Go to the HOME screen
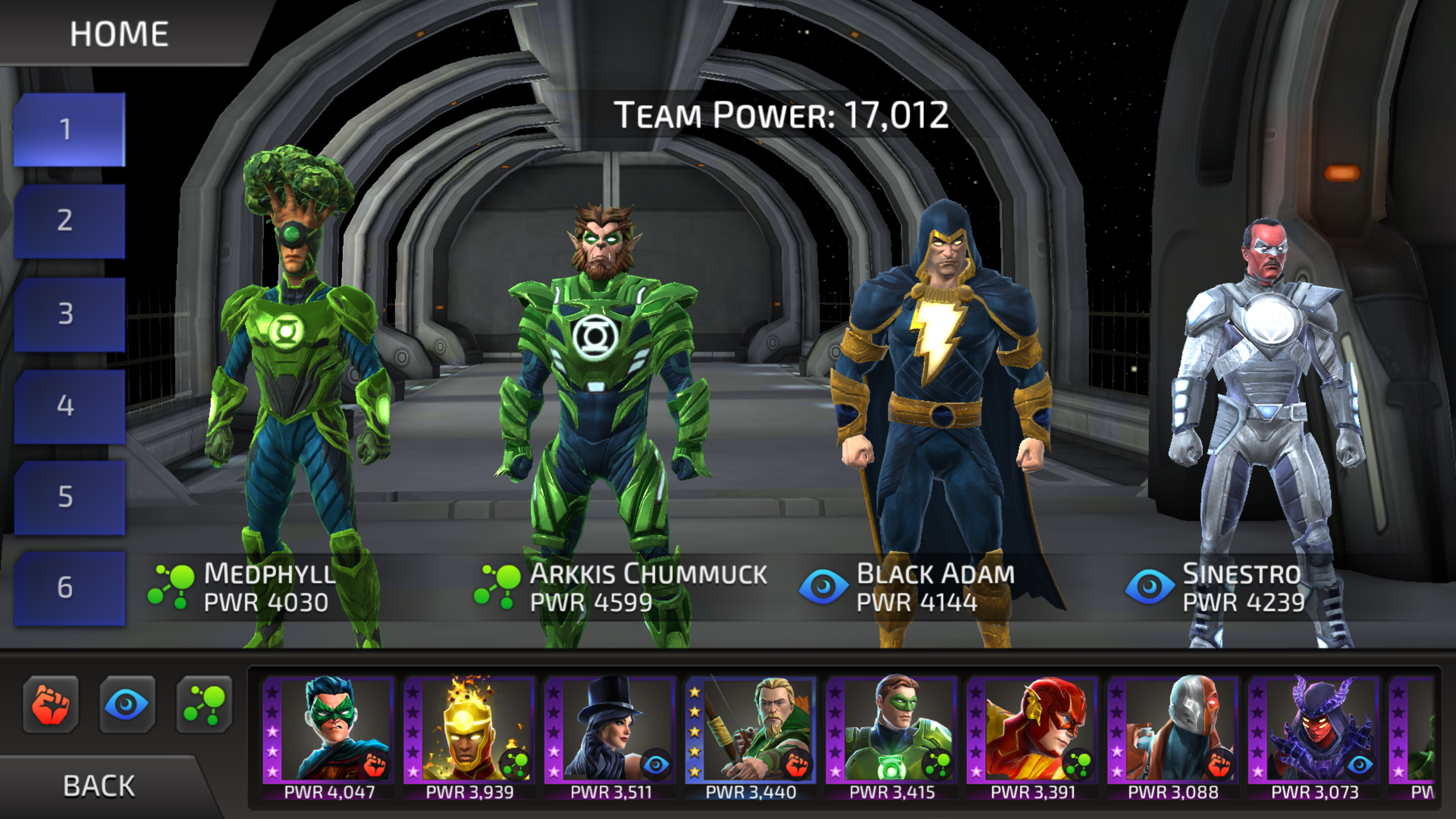Screen dimensions: 1456x819 119,34
